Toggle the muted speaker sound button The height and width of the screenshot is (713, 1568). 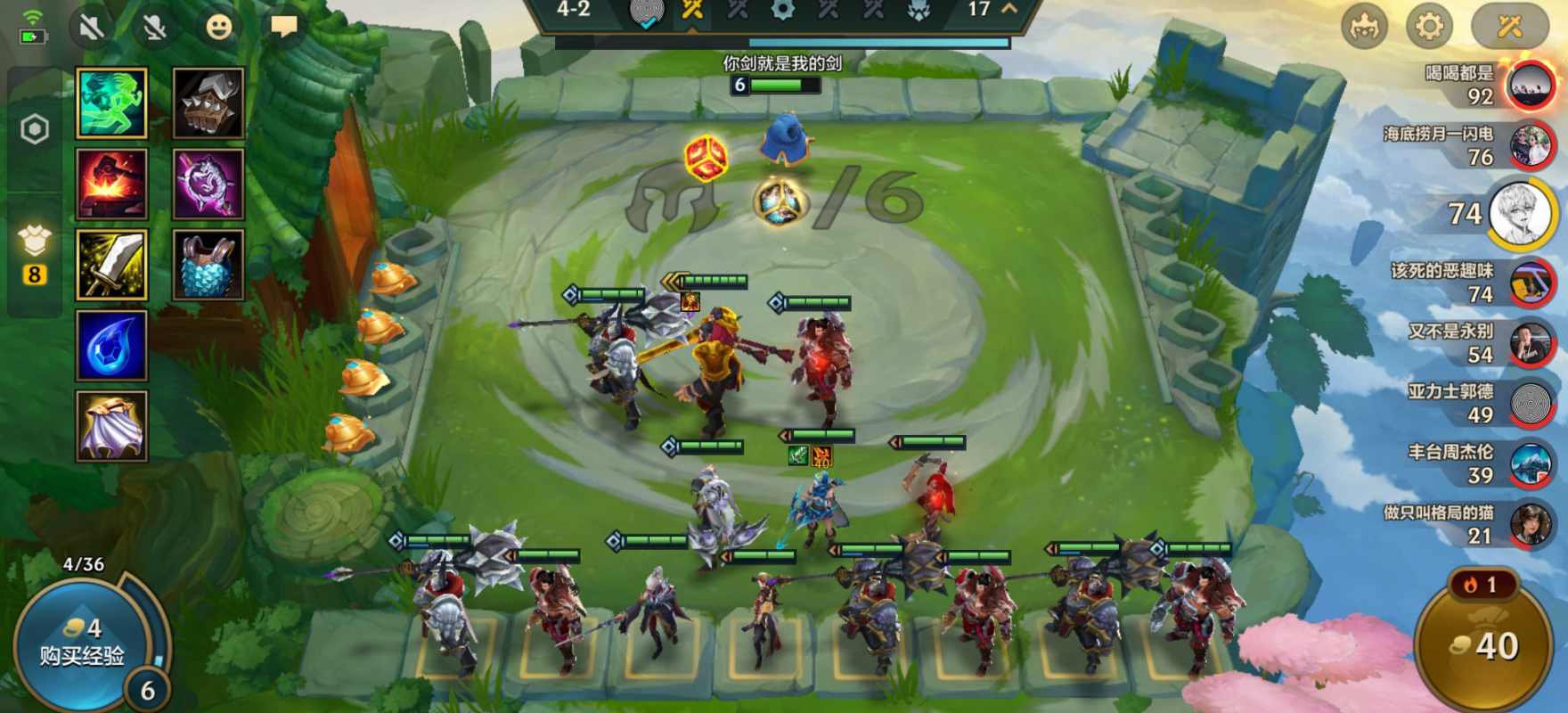click(x=91, y=27)
